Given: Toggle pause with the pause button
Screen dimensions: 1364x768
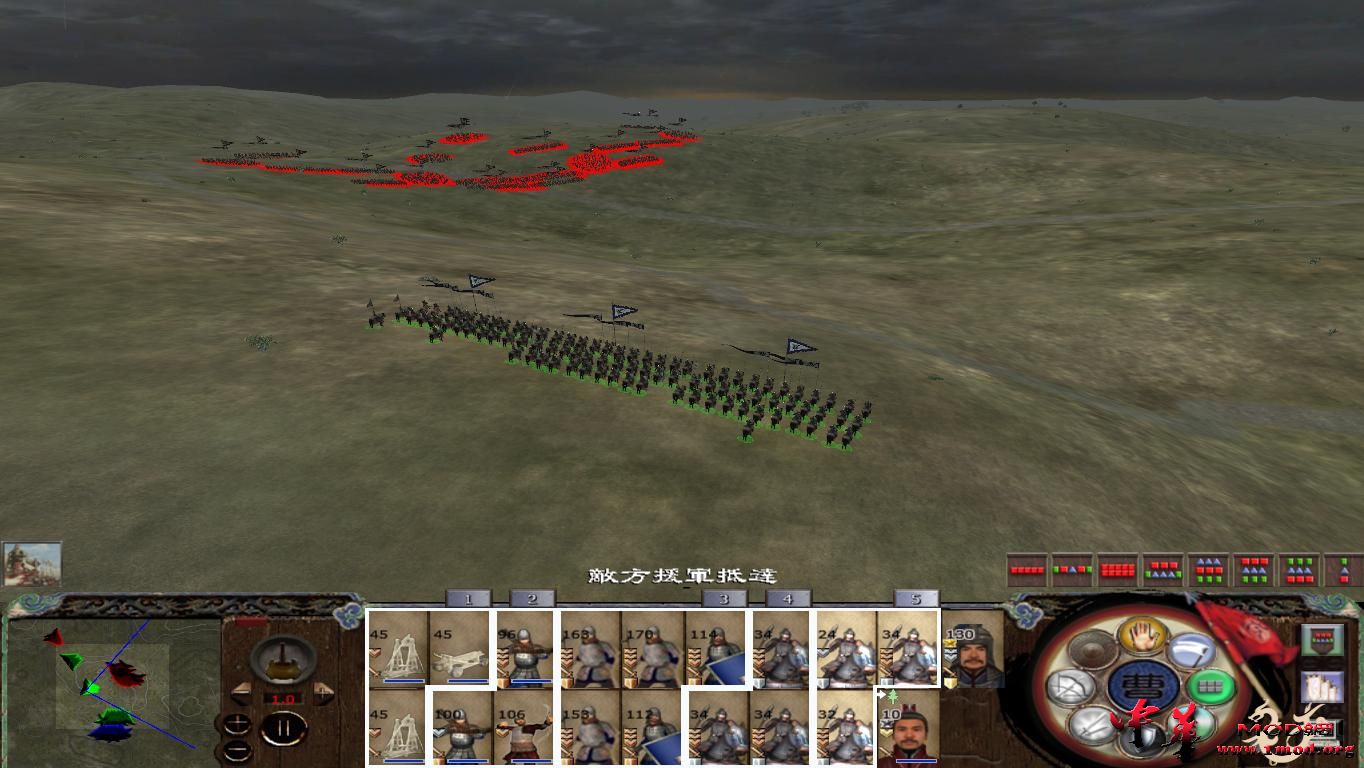Looking at the screenshot, I should 284,727.
